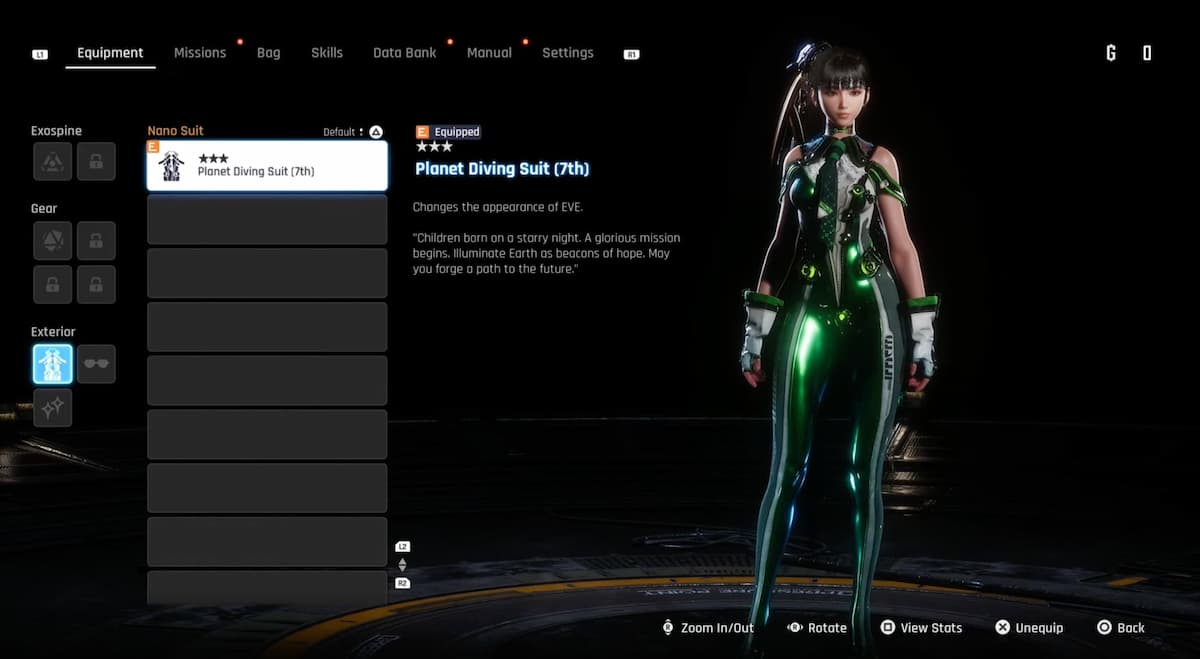Select the Exospine slot with triangle icon
1200x659 pixels.
(x=52, y=161)
